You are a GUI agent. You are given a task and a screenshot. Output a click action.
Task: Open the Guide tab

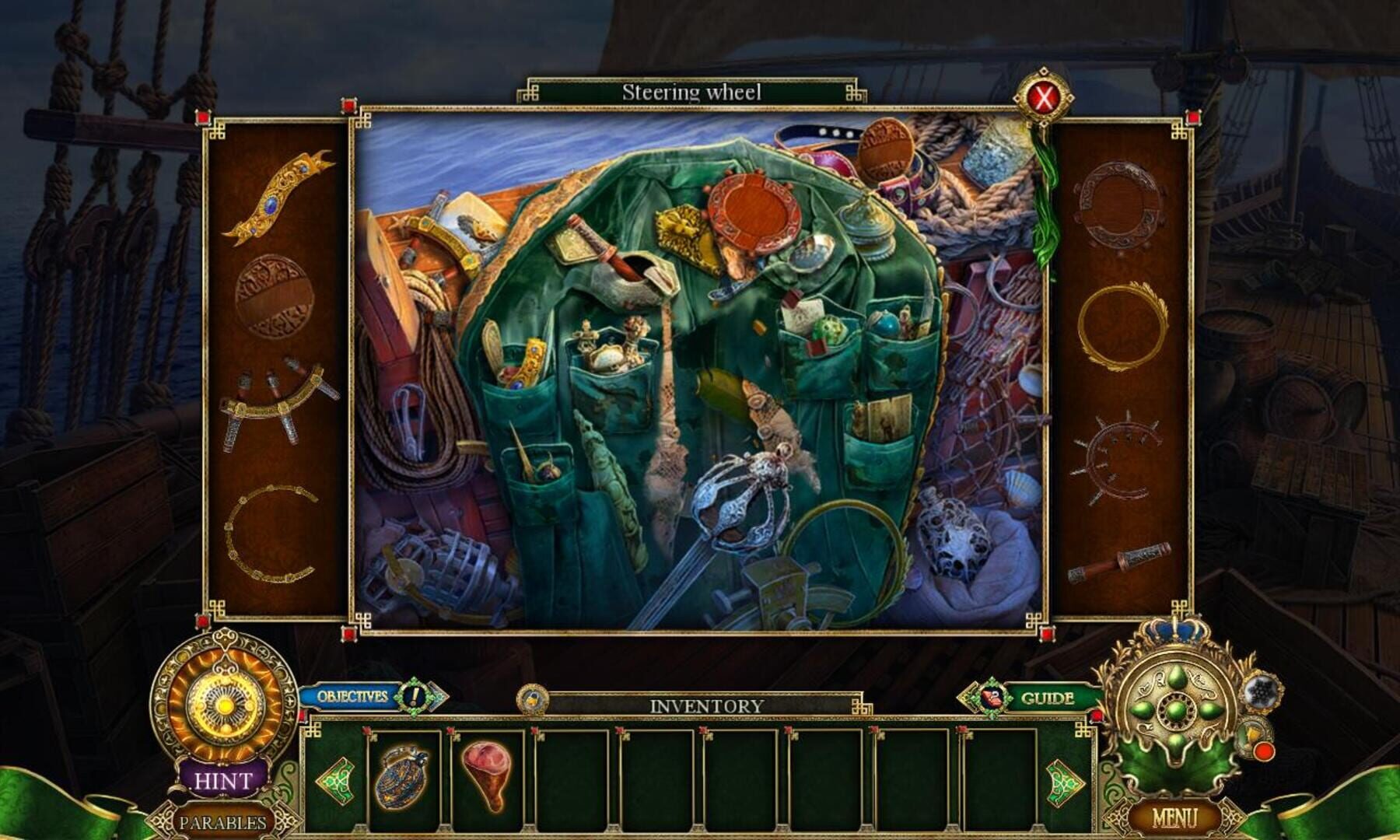point(1046,698)
